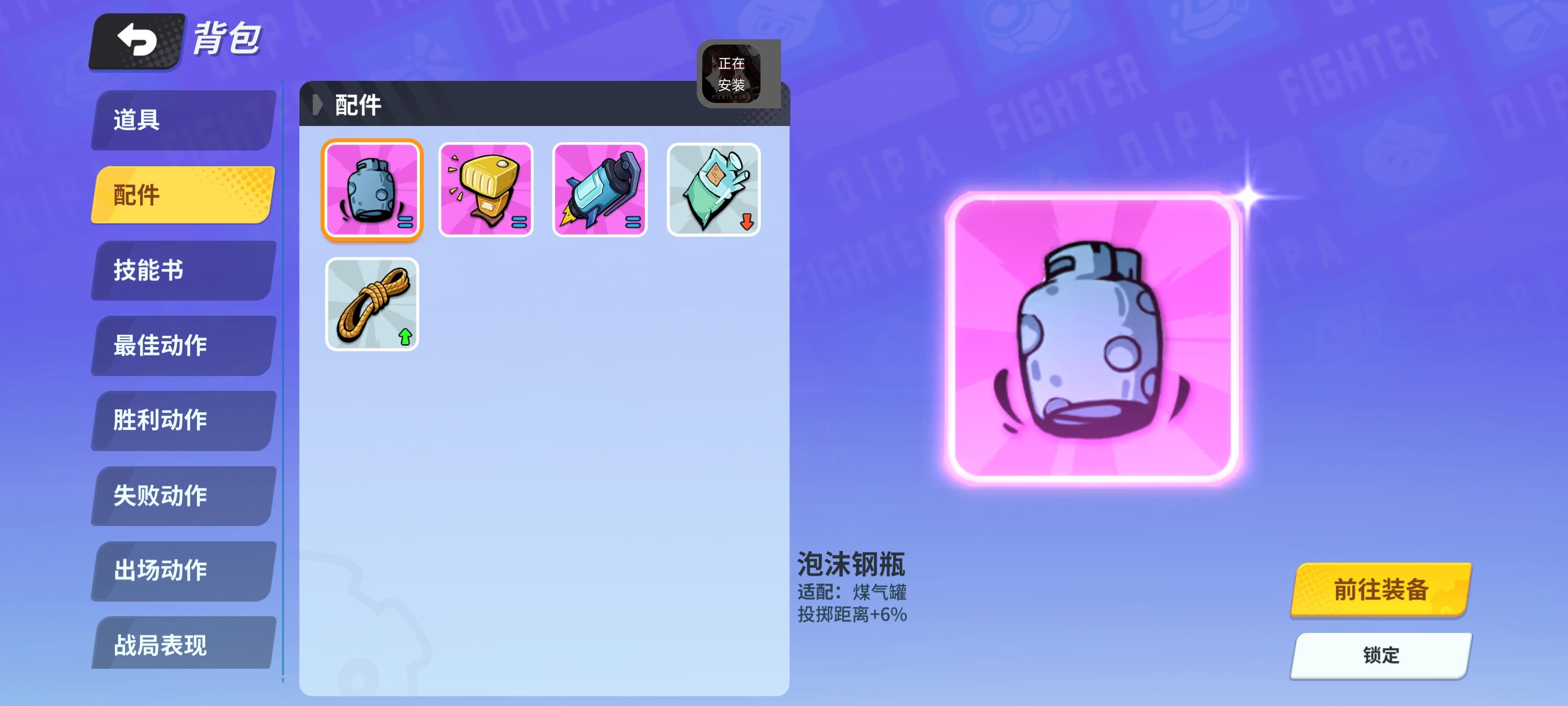The height and width of the screenshot is (706, 1568).
Task: Select the rope accessory with green arrow
Action: tap(372, 303)
